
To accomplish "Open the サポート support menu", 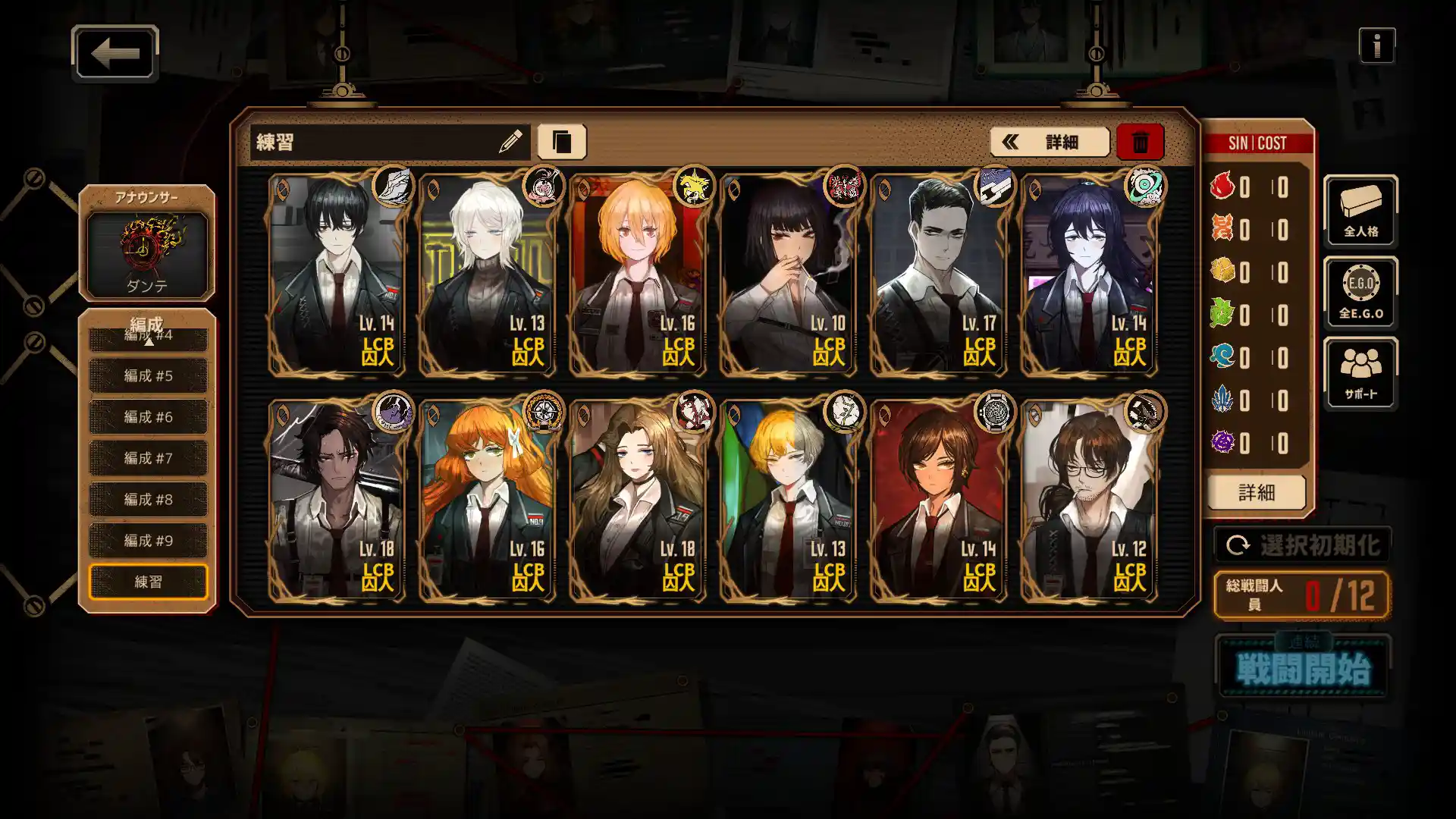I will (1360, 374).
